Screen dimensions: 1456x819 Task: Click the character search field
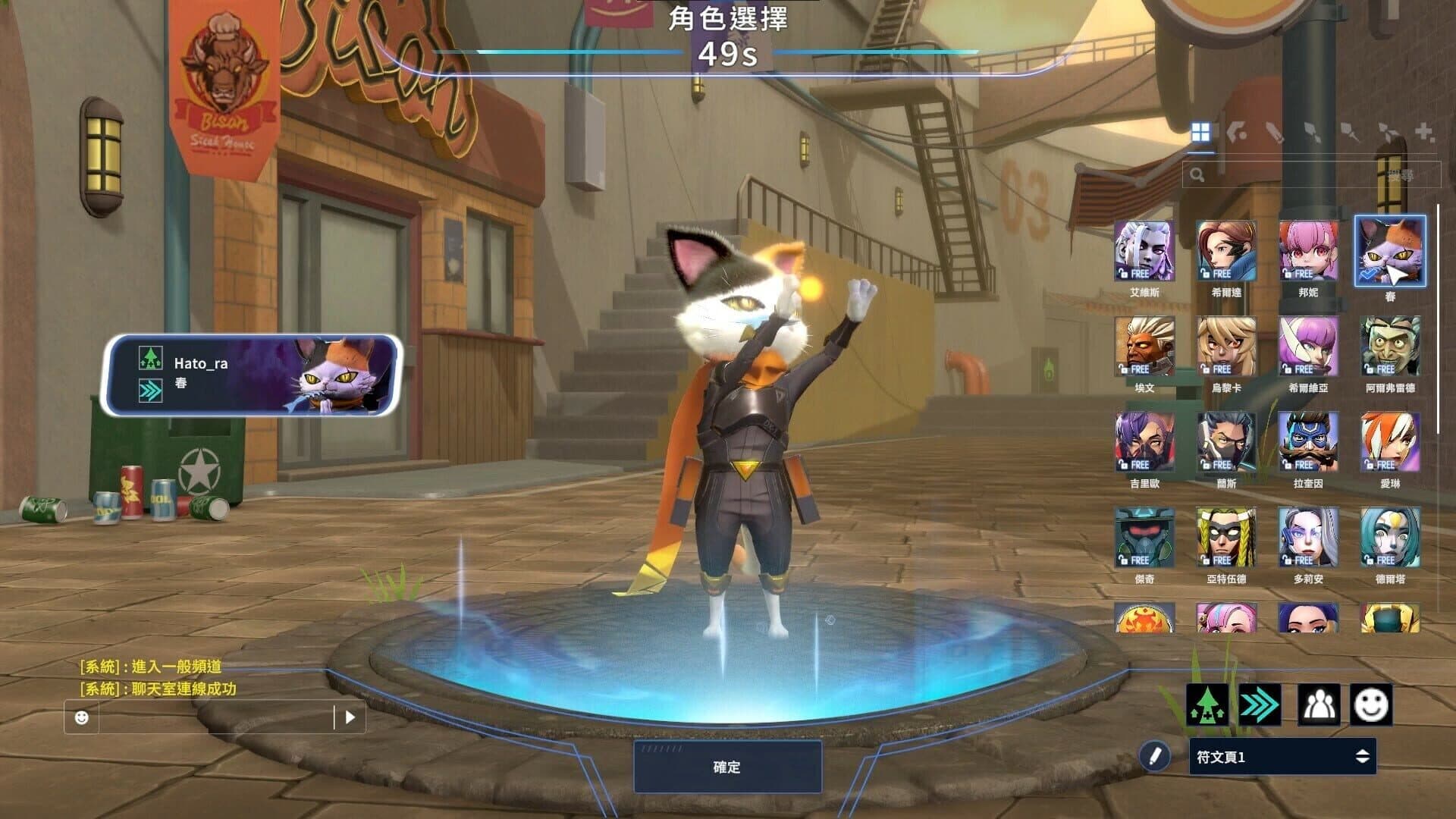pyautogui.click(x=1310, y=175)
